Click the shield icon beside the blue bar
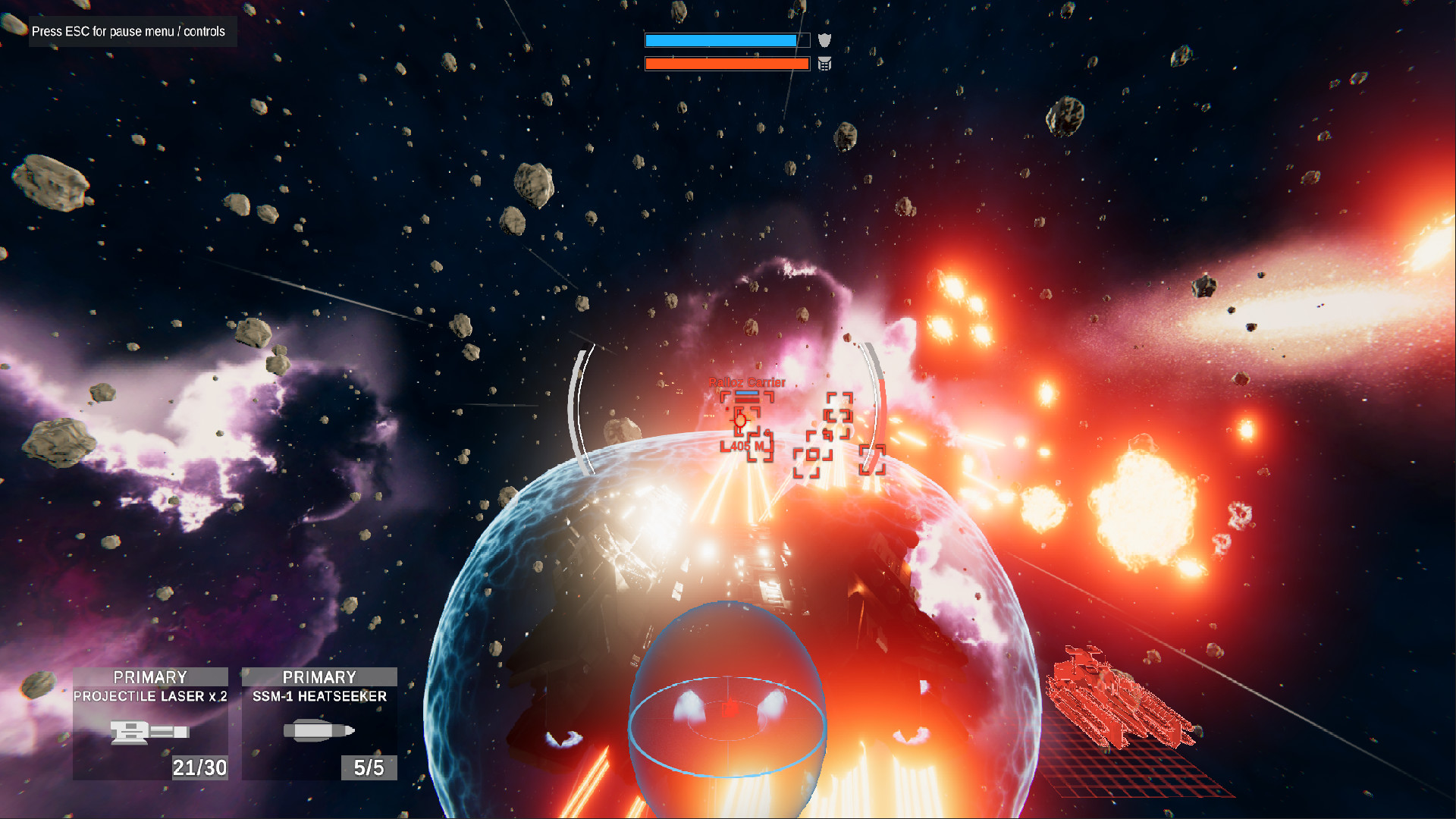The image size is (1456, 819). click(827, 39)
